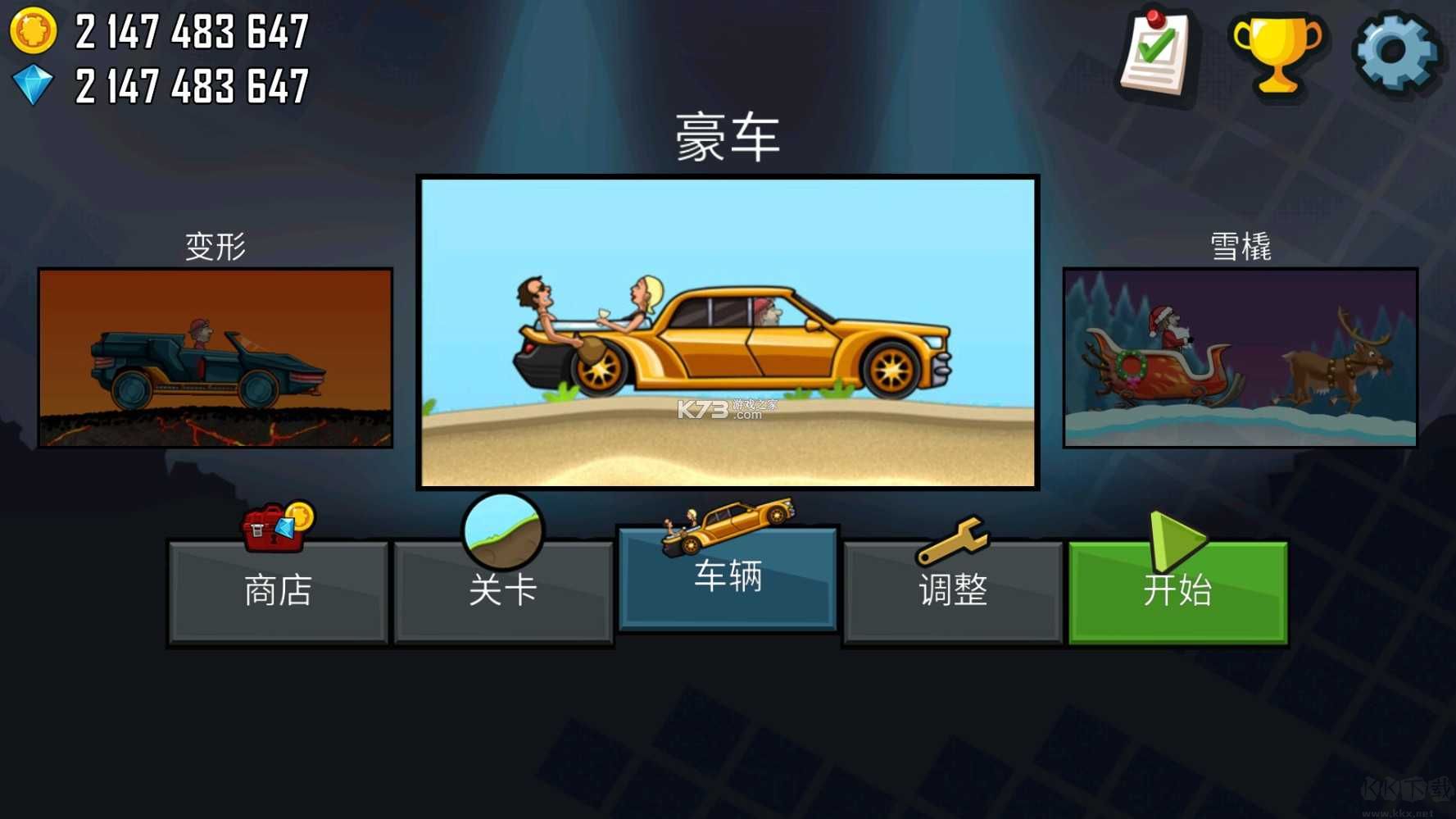Open the 商店 shop tab
The width and height of the screenshot is (1456, 819).
pyautogui.click(x=278, y=592)
